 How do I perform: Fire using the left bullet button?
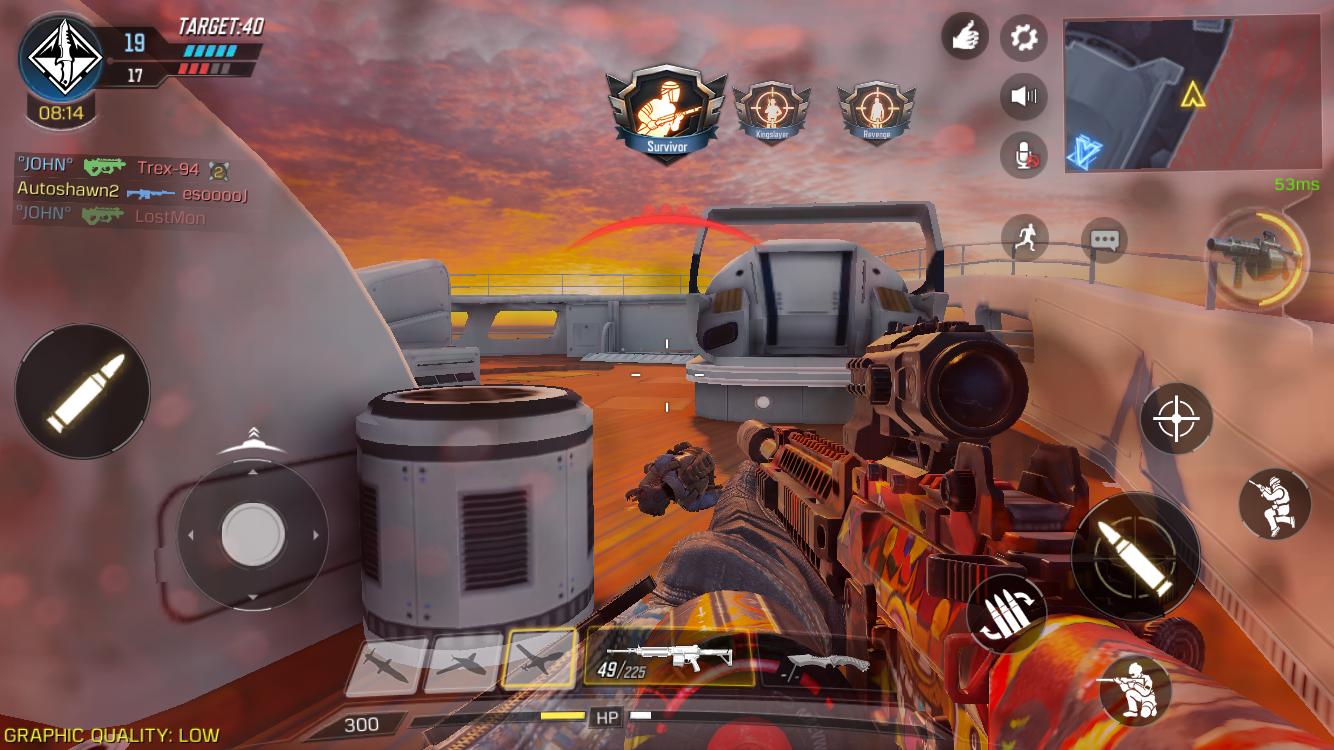(x=82, y=391)
